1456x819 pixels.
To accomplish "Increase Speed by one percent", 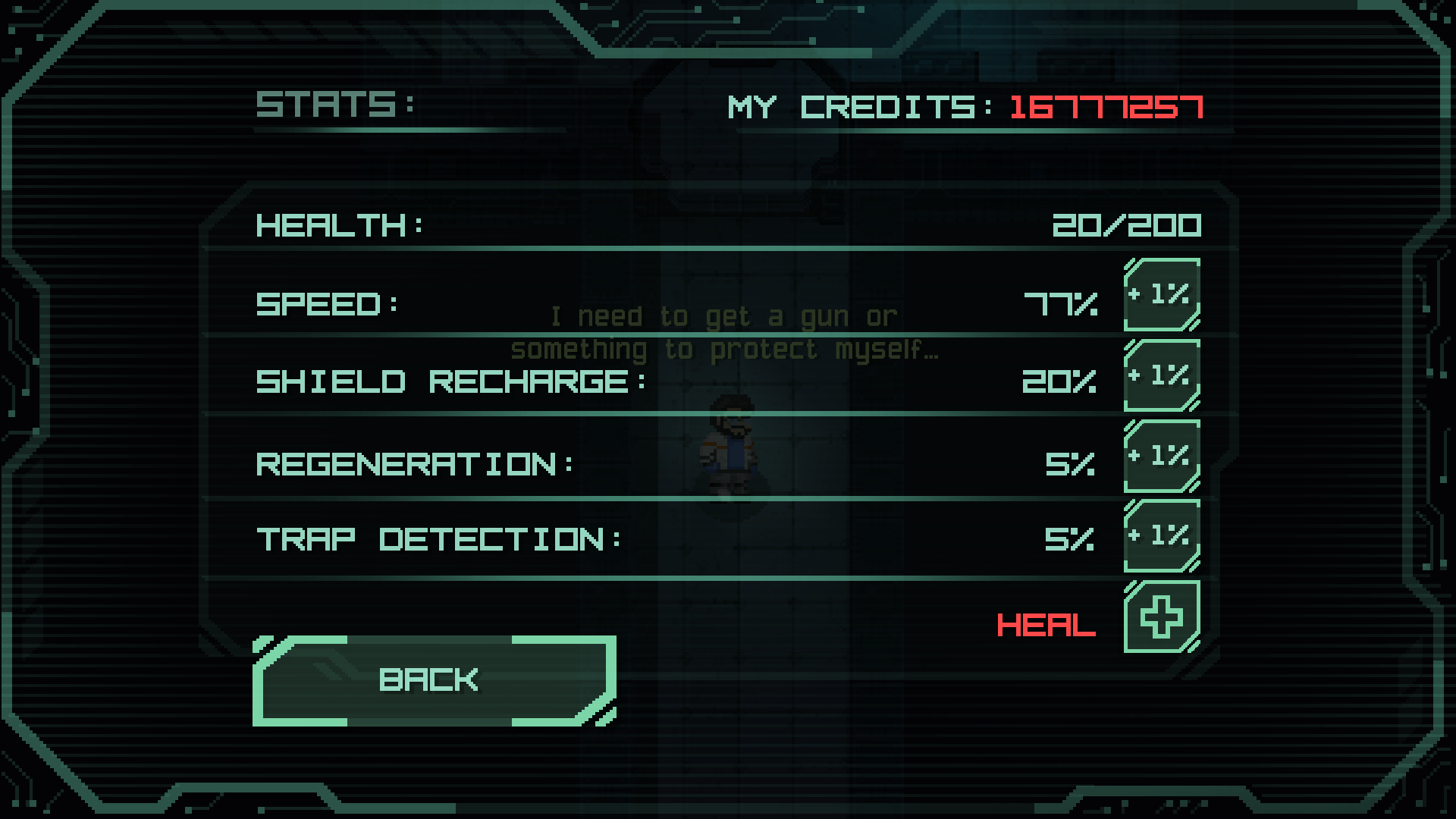I will tap(1161, 295).
